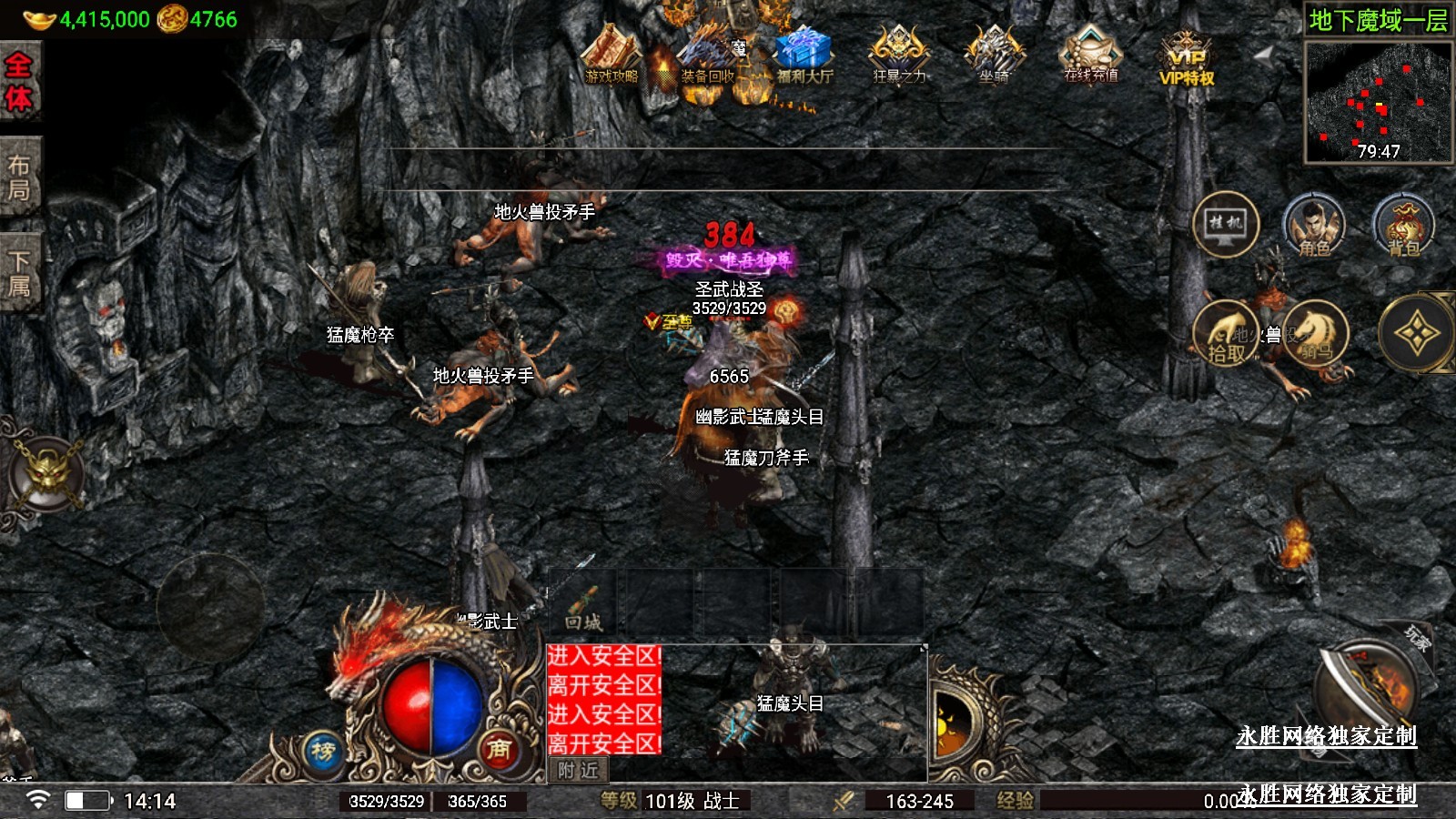Screen dimensions: 1456x819
Task: Click the gold four-point star button
Action: click(1416, 334)
